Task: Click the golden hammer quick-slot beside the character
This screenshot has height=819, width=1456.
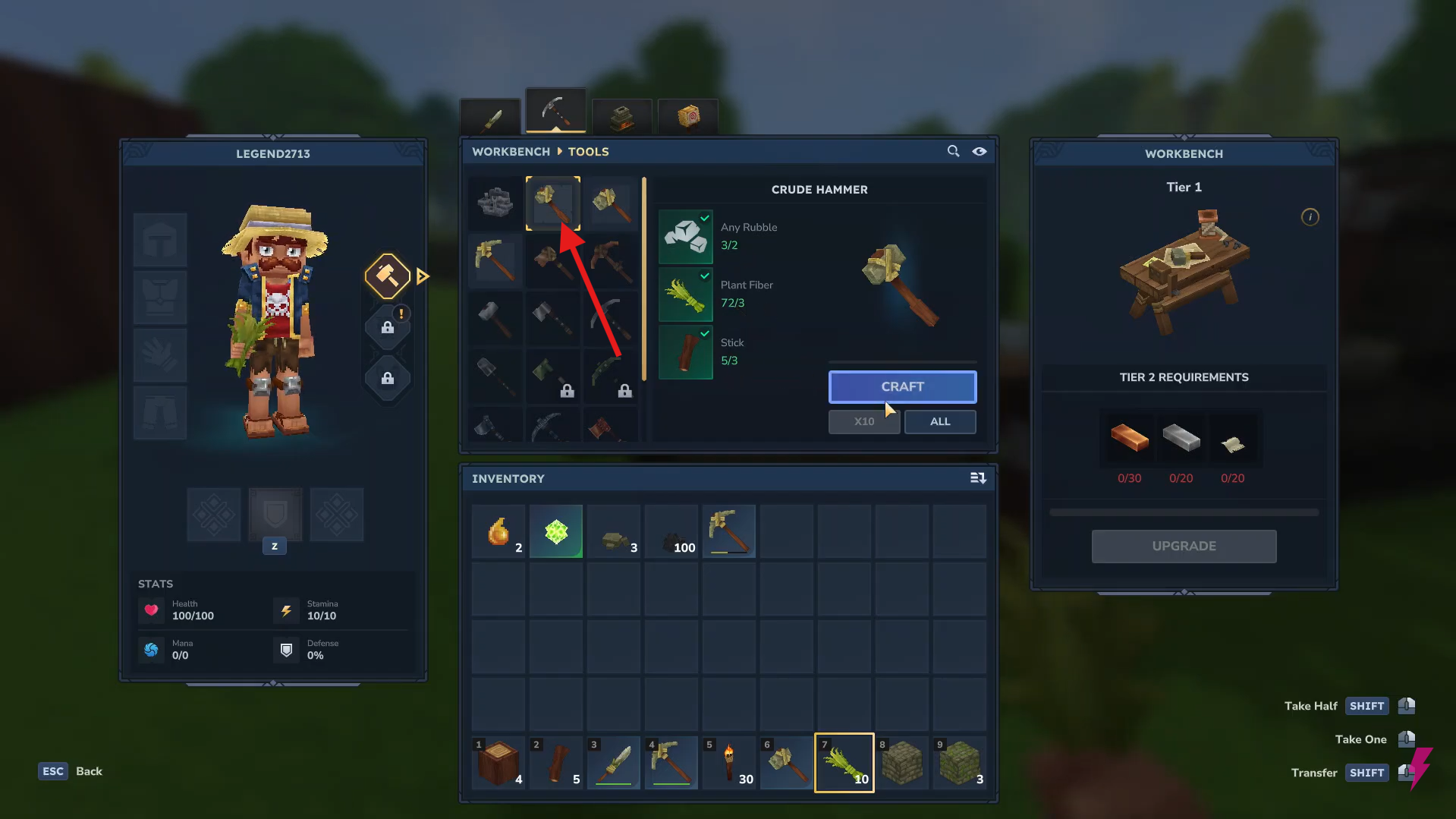Action: pyautogui.click(x=387, y=276)
